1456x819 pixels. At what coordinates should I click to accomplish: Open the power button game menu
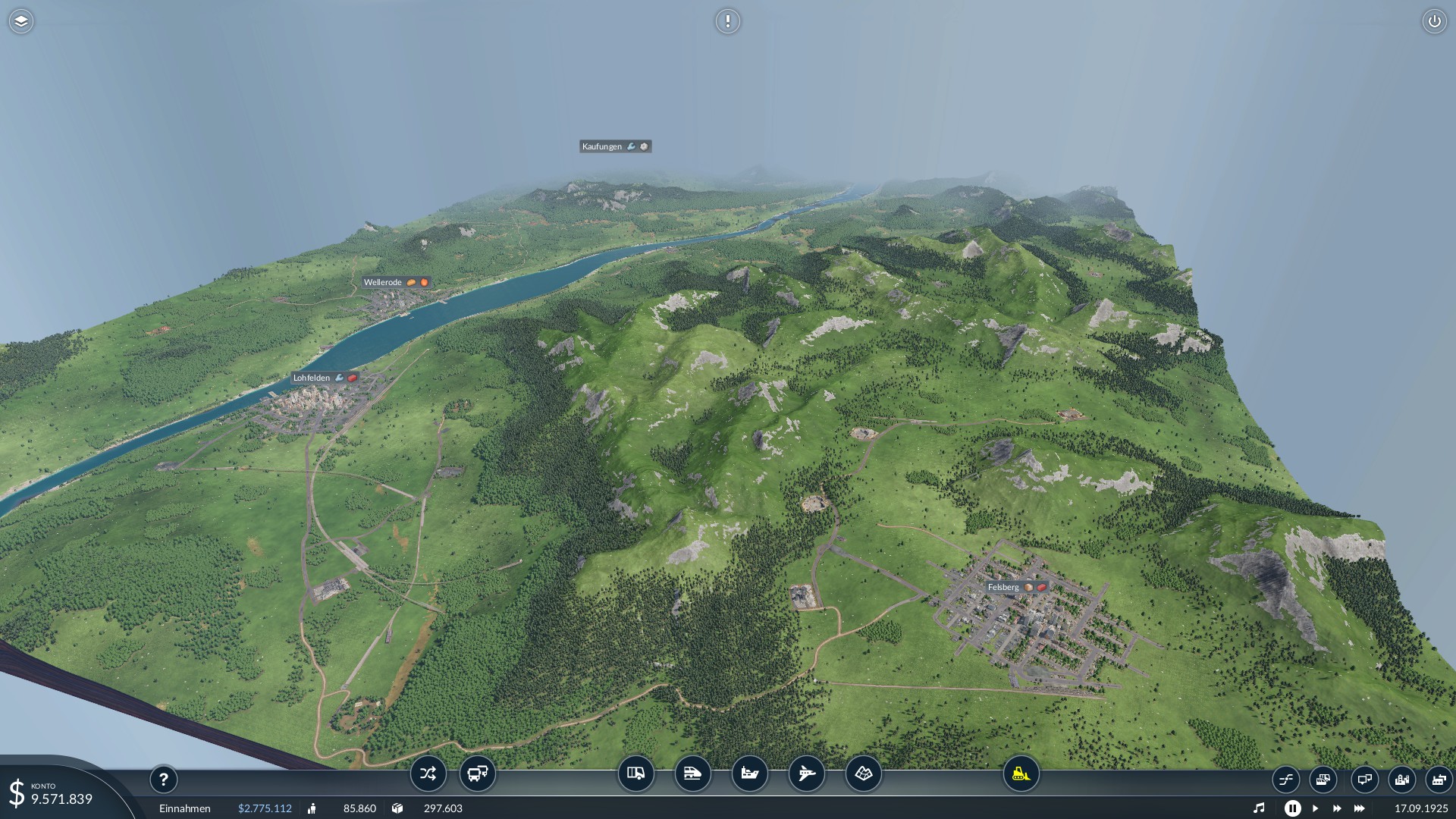click(x=1434, y=21)
